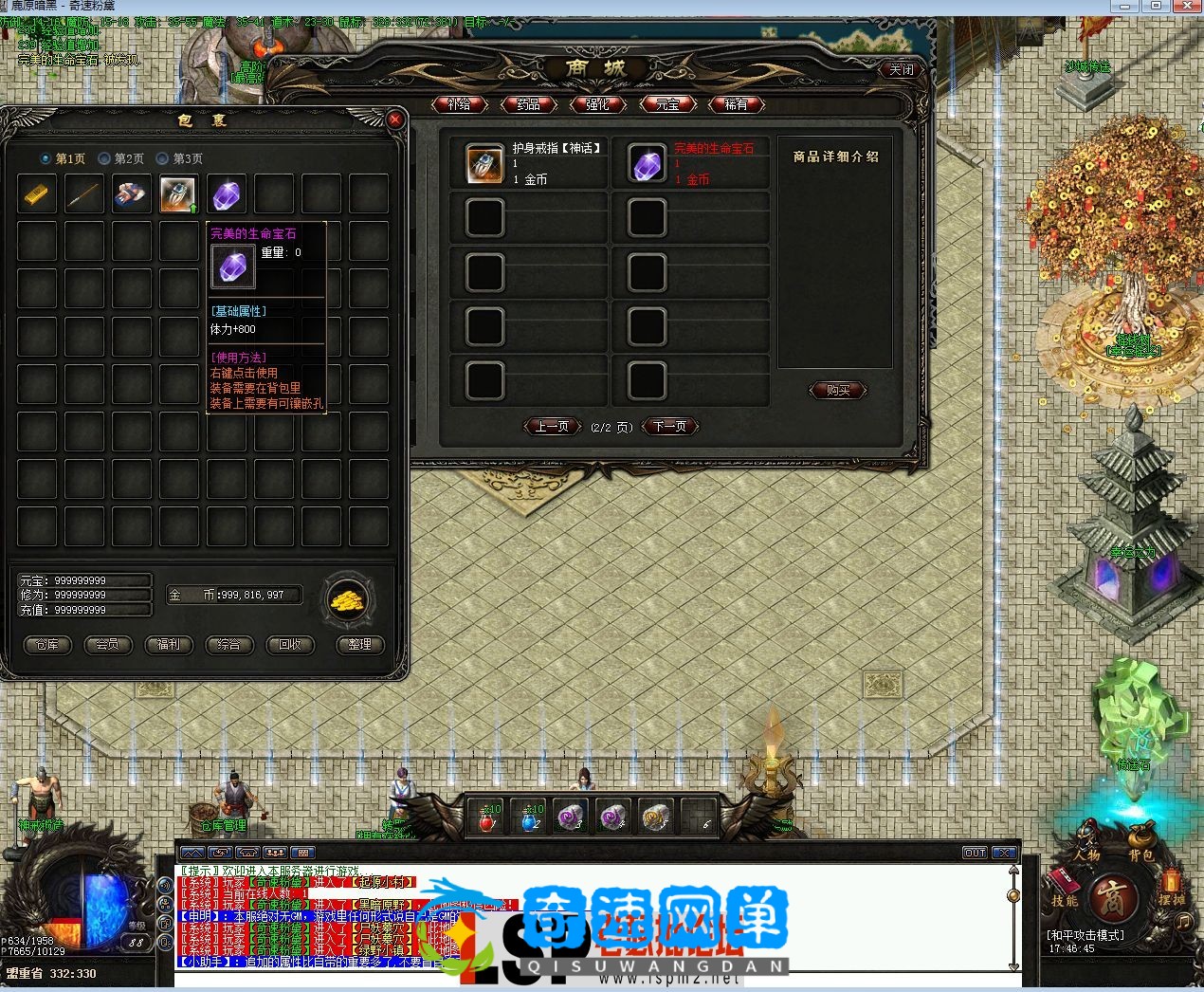Screen dimensions: 1204x992
Task: Select the gold bar in the bag
Action: click(x=37, y=194)
